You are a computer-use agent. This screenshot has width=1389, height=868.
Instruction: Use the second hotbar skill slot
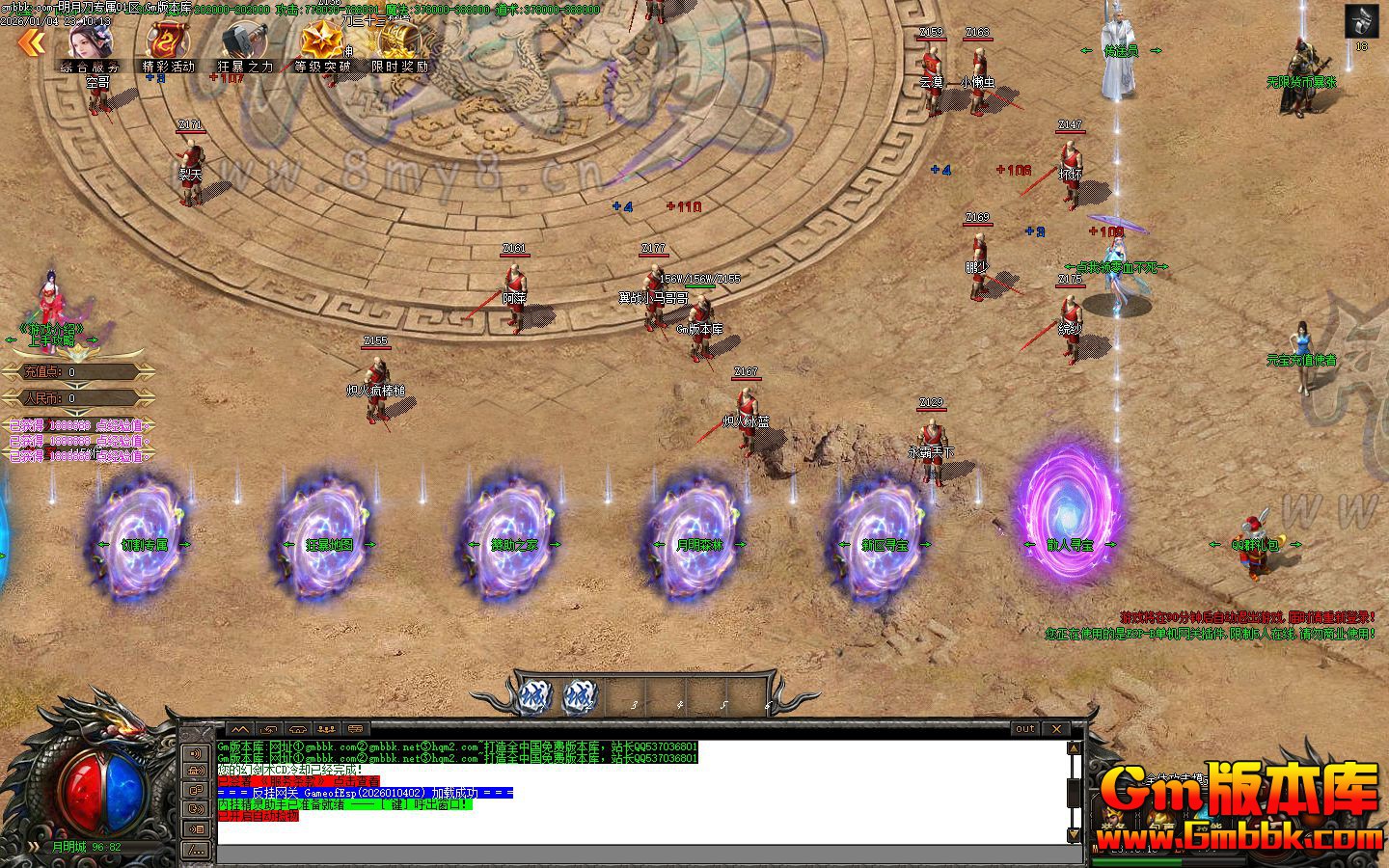pyautogui.click(x=580, y=696)
